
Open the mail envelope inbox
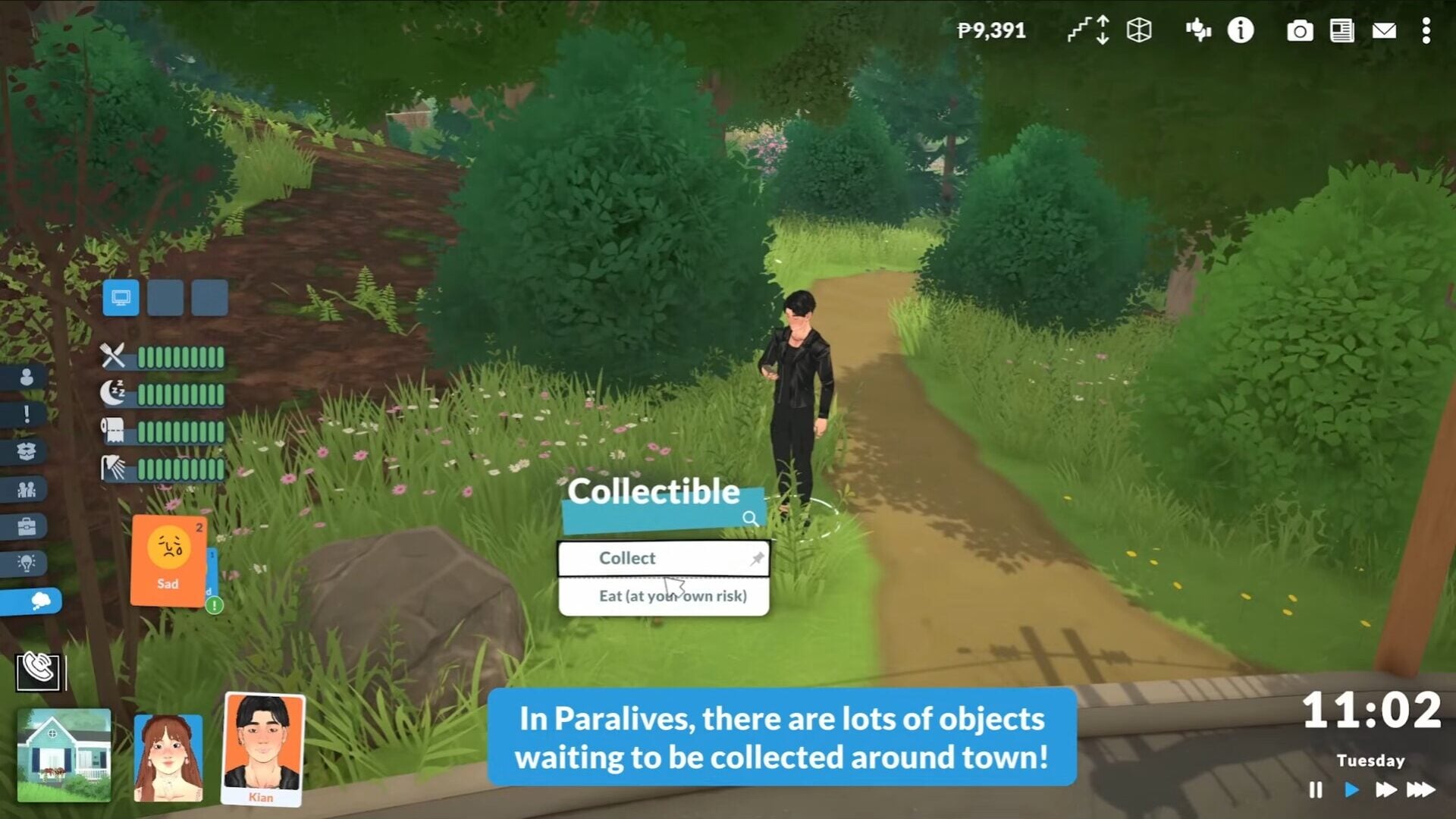click(1384, 31)
